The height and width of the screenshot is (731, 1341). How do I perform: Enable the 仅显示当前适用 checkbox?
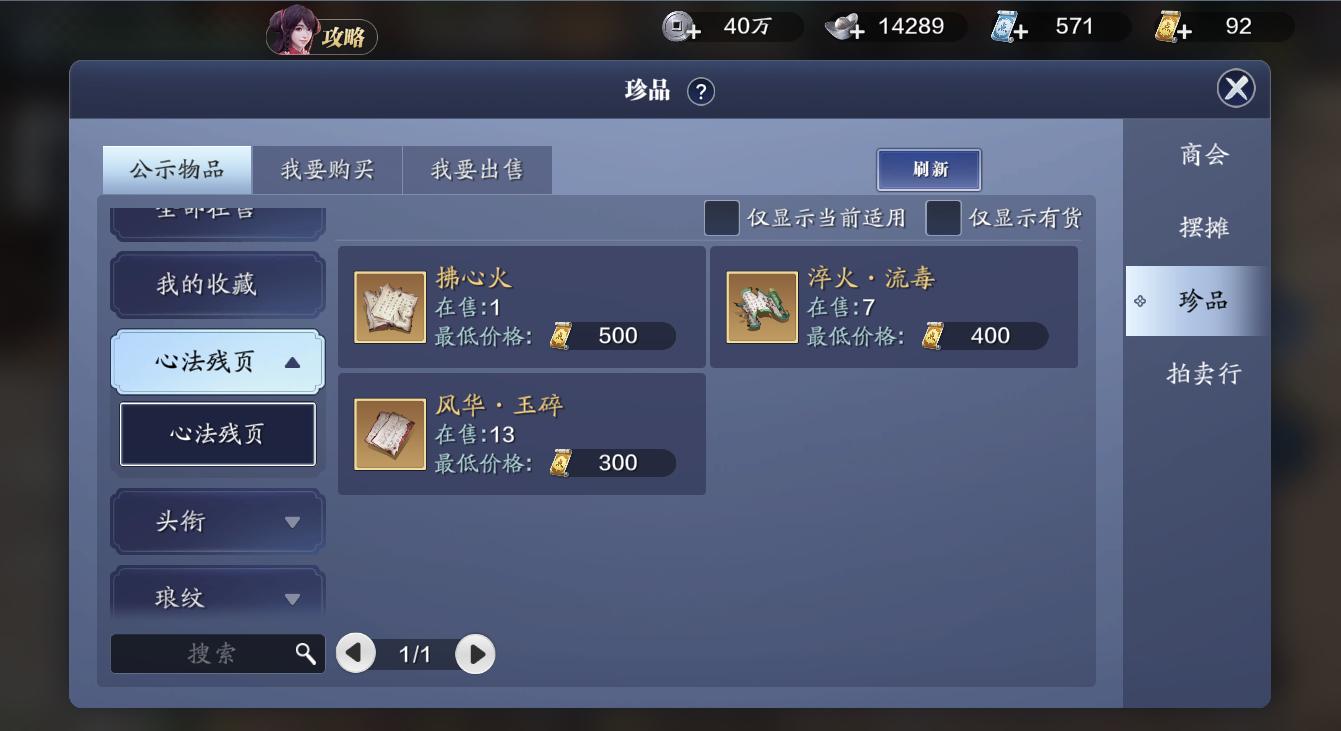(721, 217)
